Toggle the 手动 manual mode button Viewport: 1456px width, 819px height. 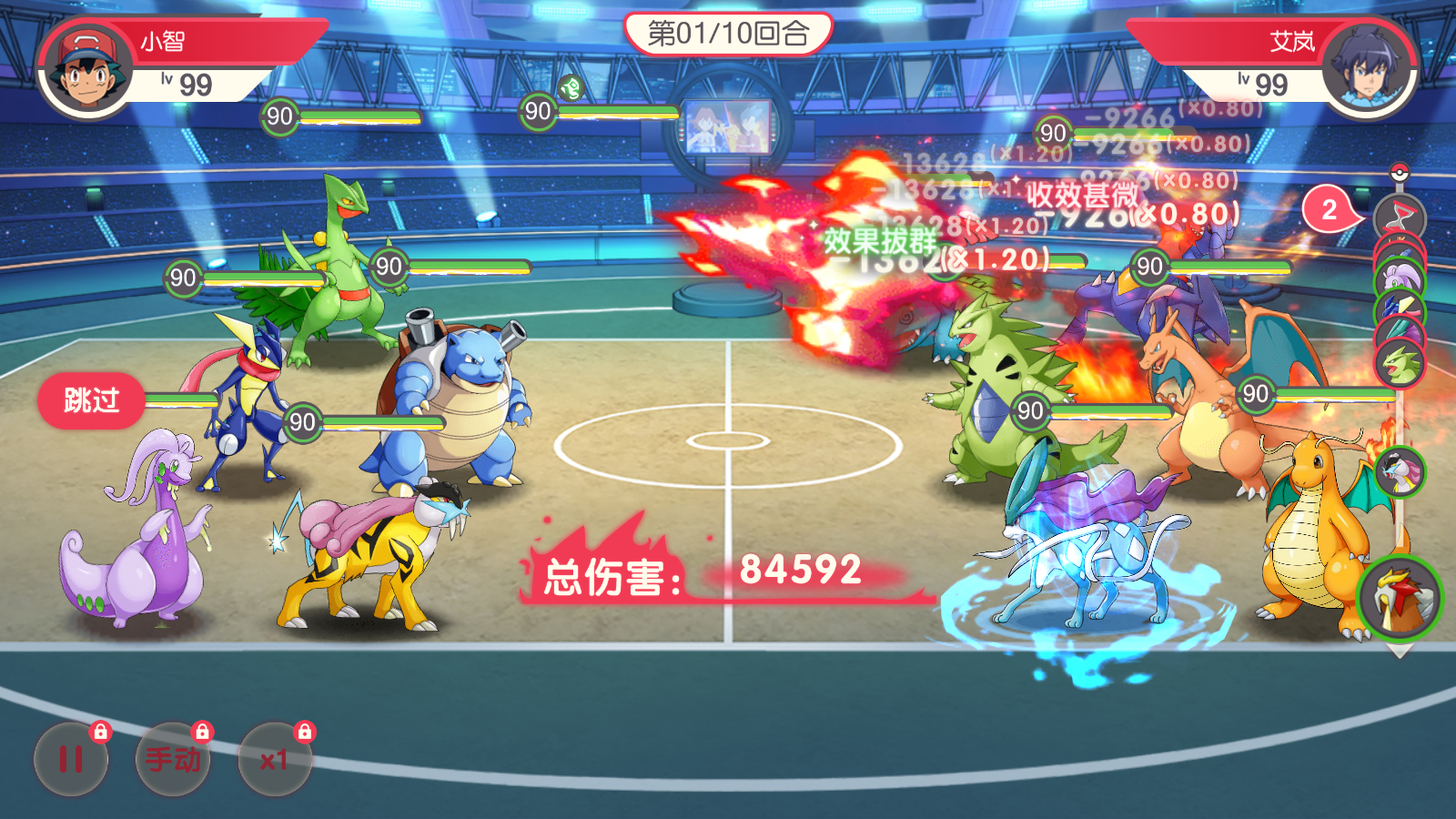173,759
